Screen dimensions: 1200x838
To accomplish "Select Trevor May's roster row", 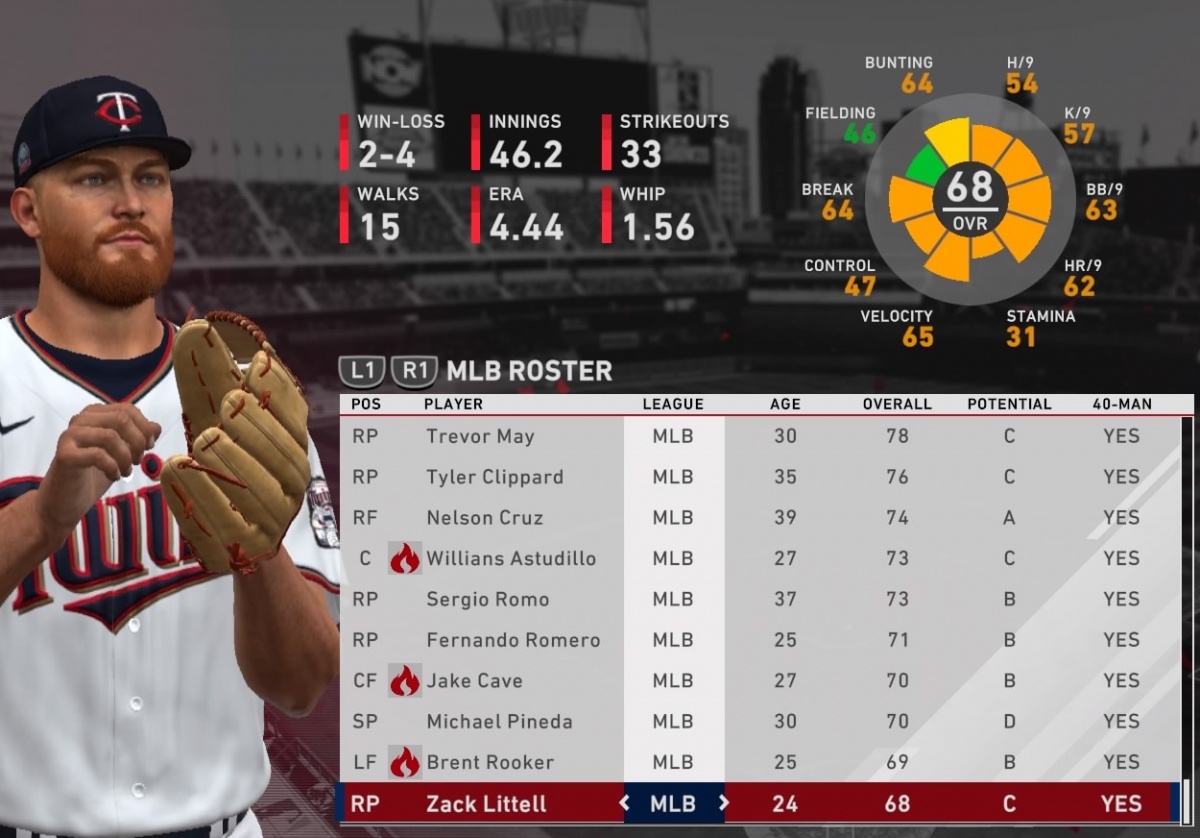I will (480, 436).
